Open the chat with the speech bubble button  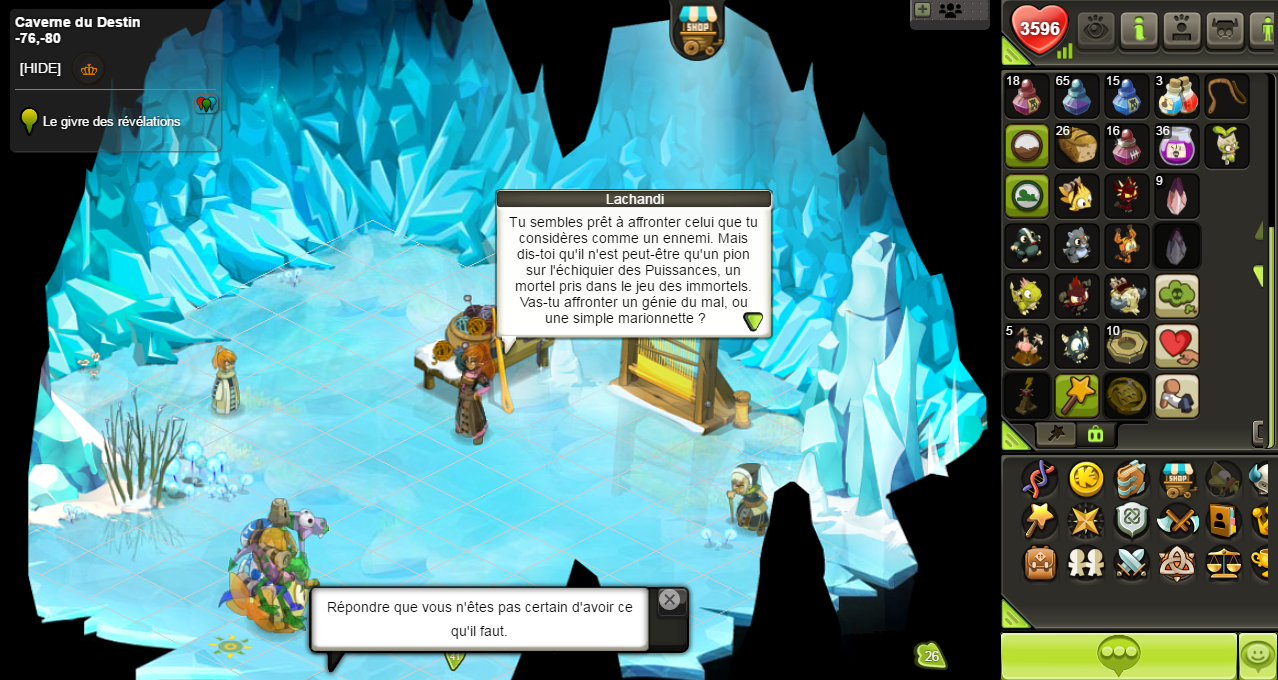tap(1118, 656)
